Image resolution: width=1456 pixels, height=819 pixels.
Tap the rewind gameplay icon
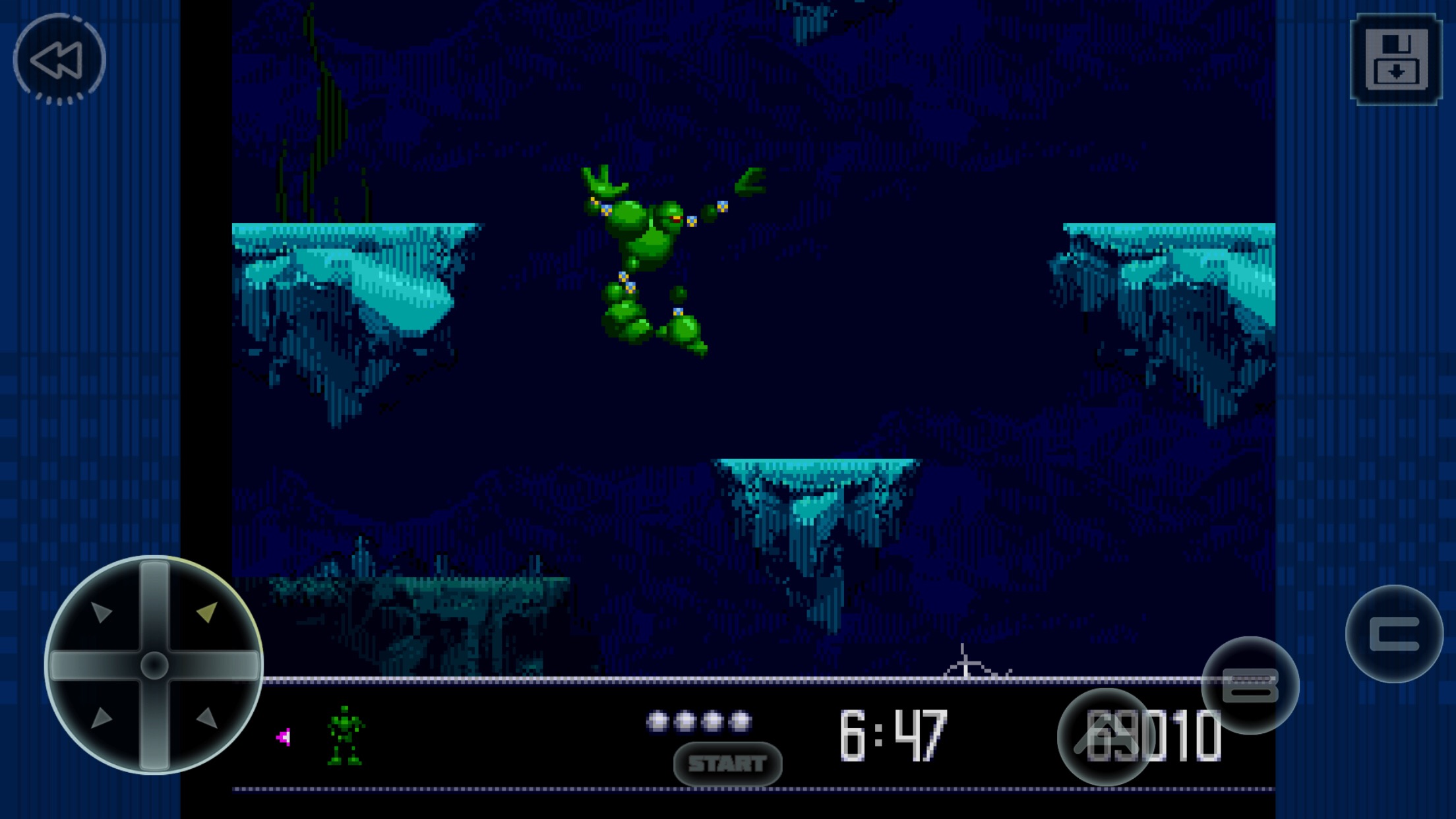coord(58,61)
